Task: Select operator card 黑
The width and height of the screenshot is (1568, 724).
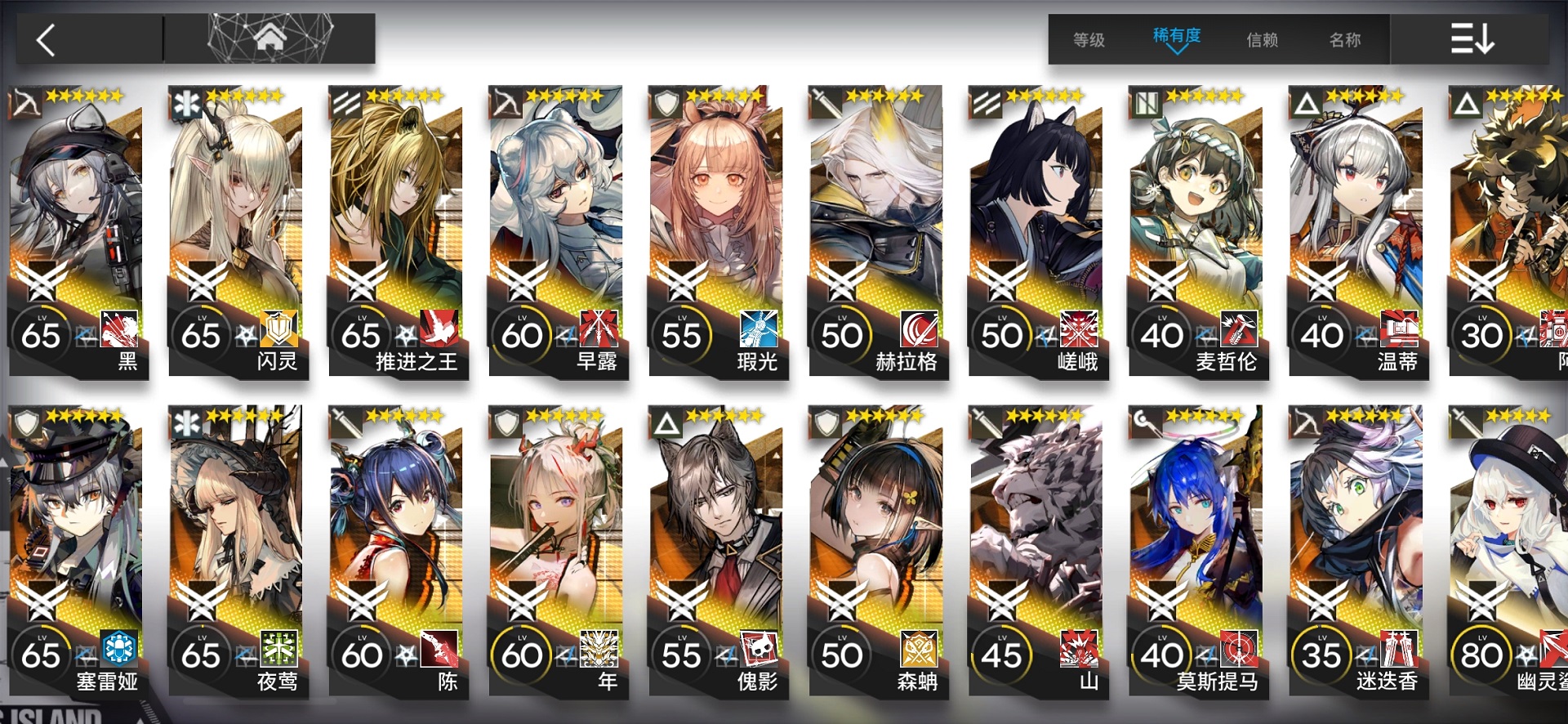Action: click(x=78, y=233)
